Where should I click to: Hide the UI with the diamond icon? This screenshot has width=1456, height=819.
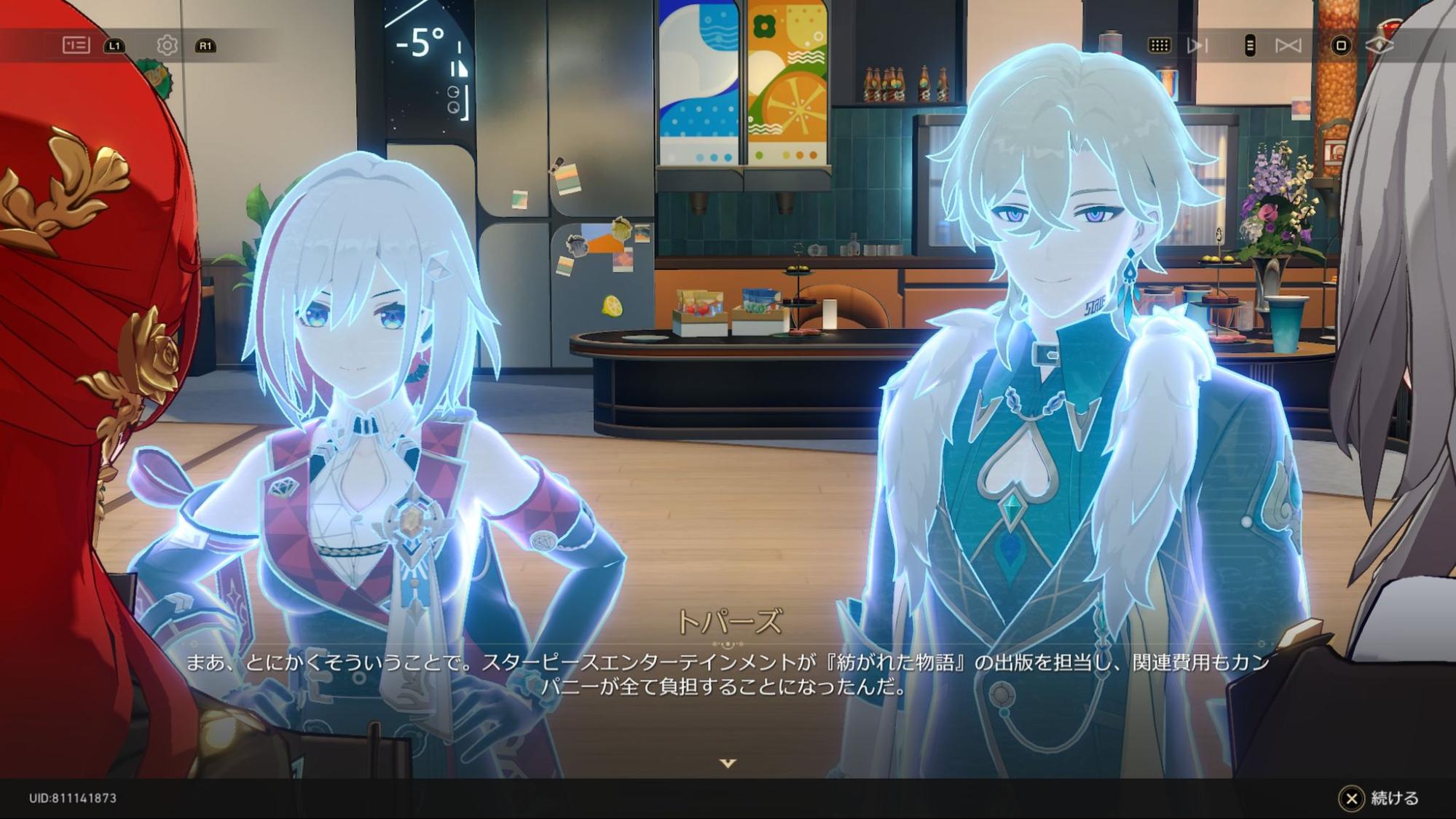[1380, 44]
